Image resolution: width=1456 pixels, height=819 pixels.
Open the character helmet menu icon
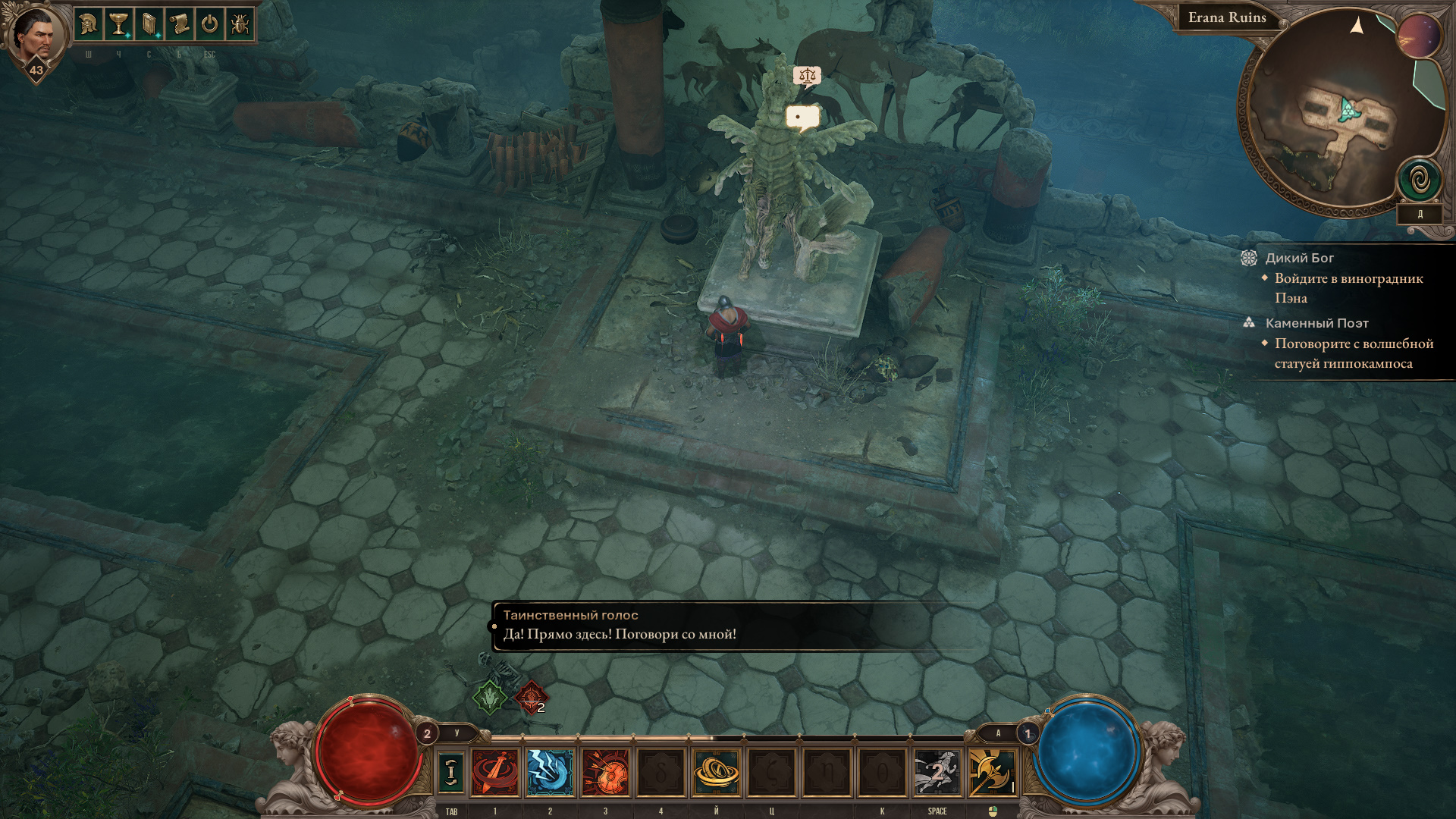[x=89, y=25]
